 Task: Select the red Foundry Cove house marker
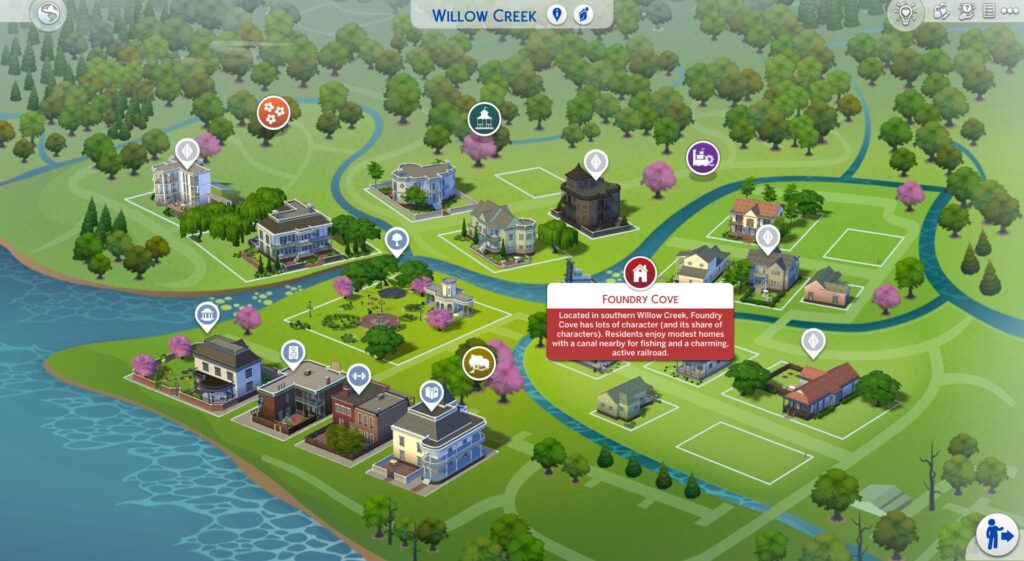point(640,271)
